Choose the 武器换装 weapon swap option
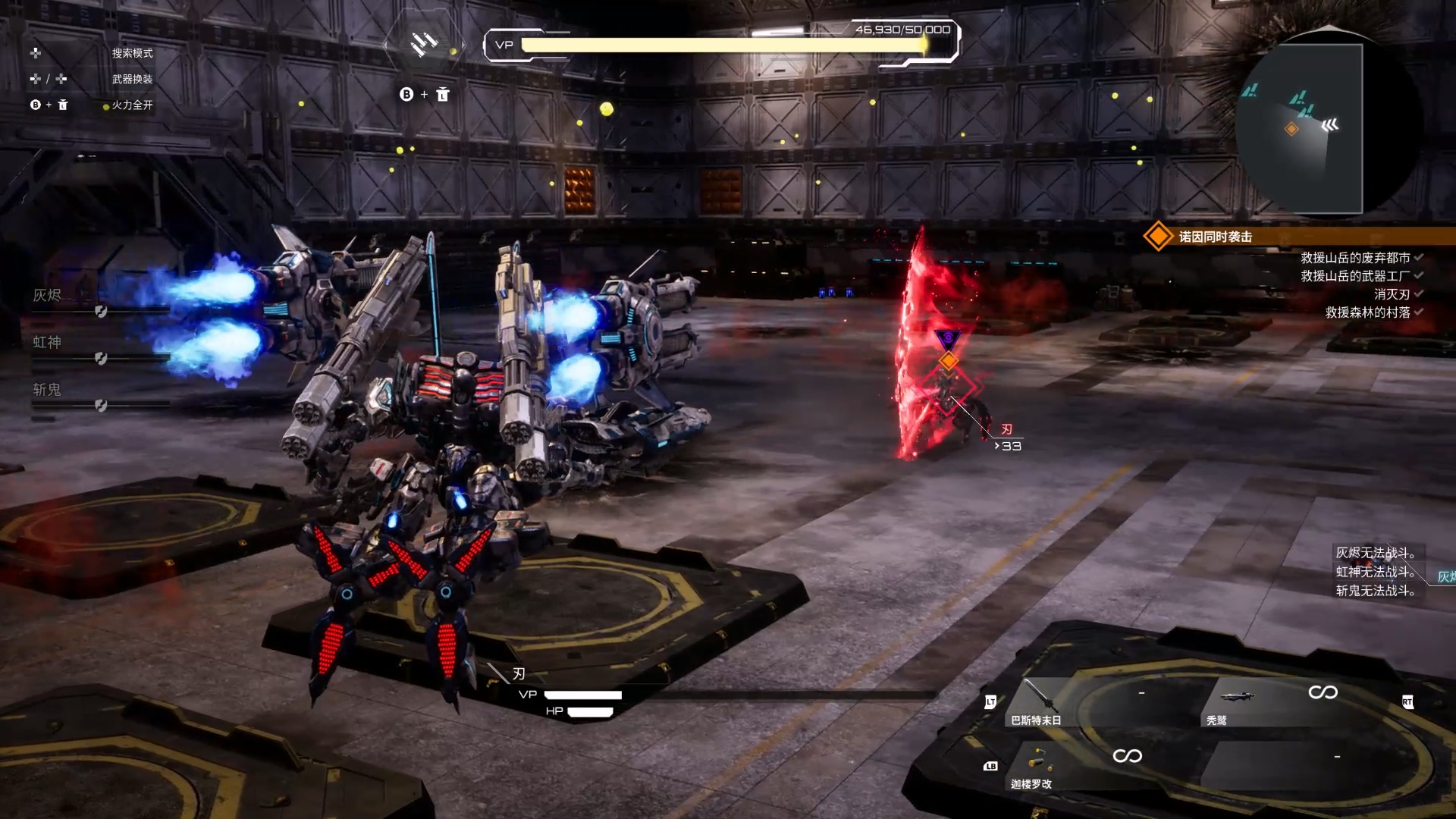 click(132, 79)
